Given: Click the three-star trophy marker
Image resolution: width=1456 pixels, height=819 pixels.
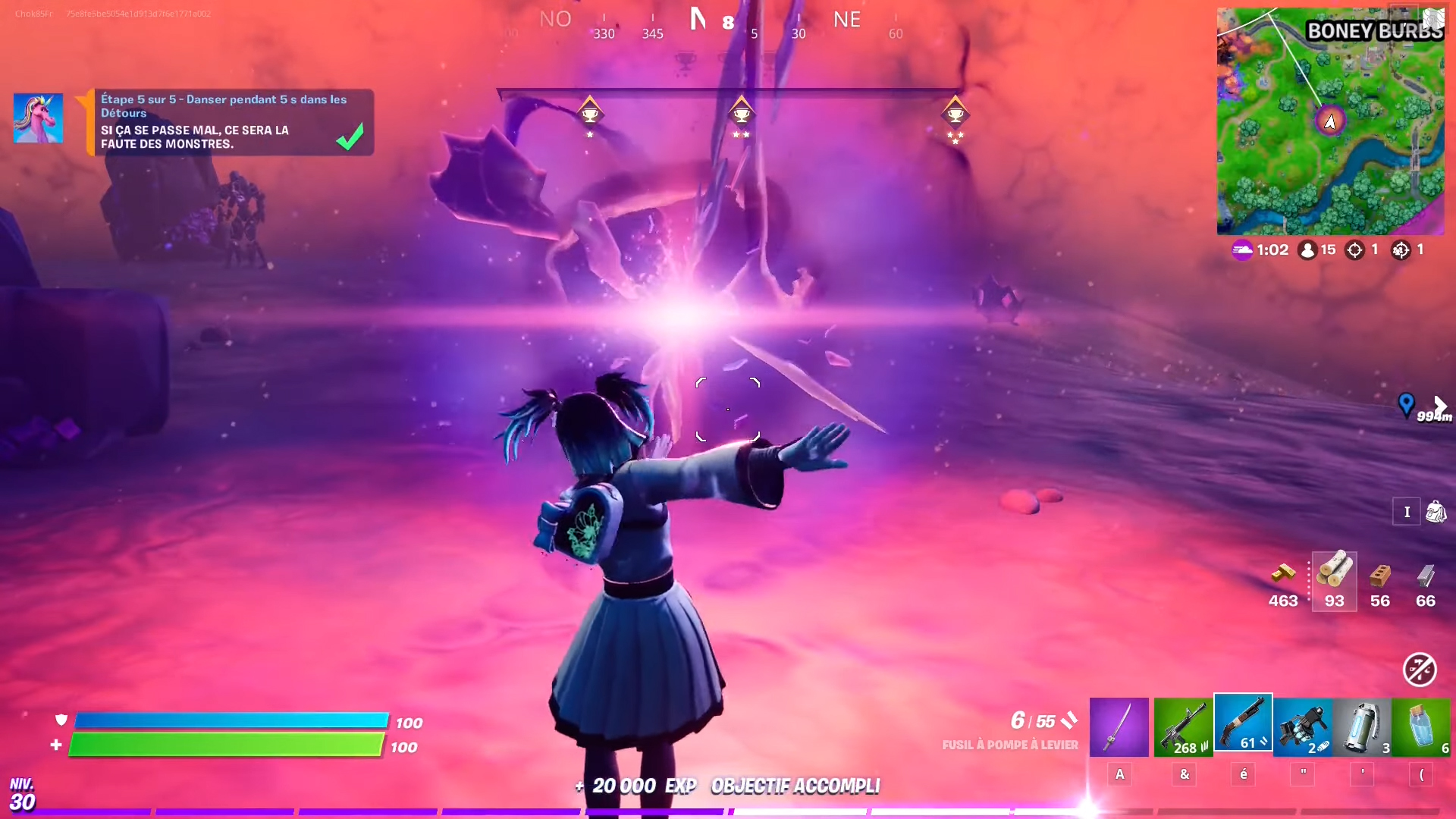Looking at the screenshot, I should click(x=955, y=115).
